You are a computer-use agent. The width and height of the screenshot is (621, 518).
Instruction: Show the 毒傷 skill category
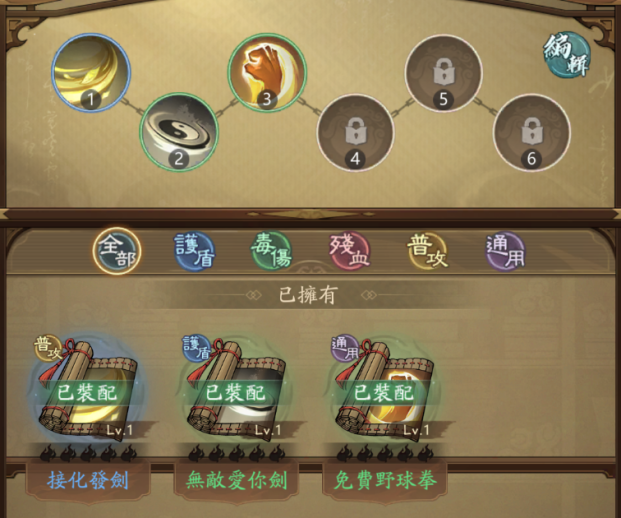pos(271,252)
